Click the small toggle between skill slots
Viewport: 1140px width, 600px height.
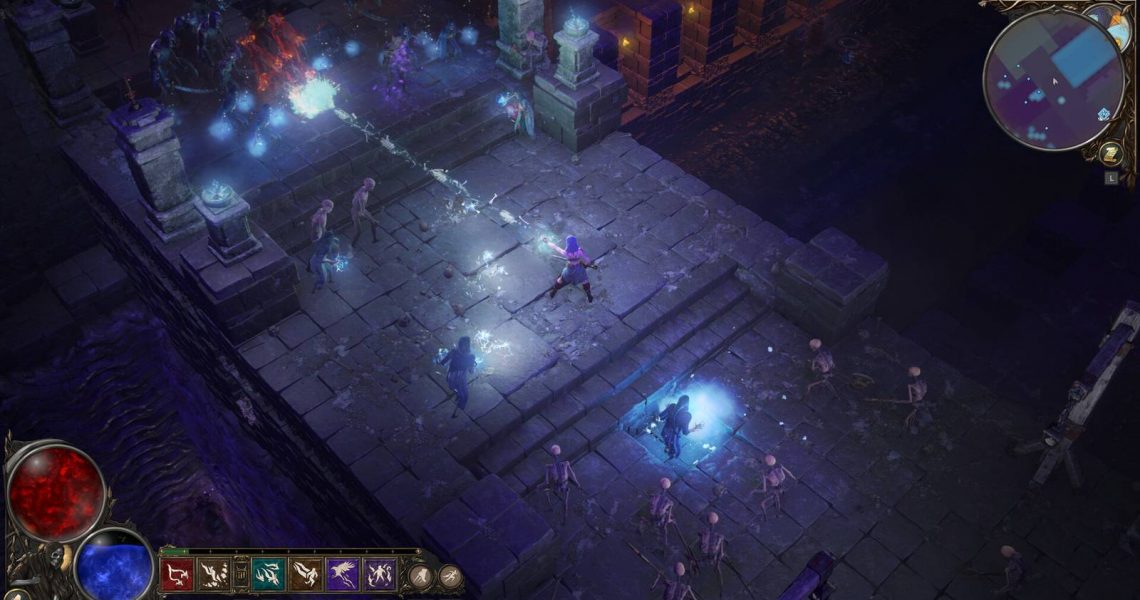(240, 574)
